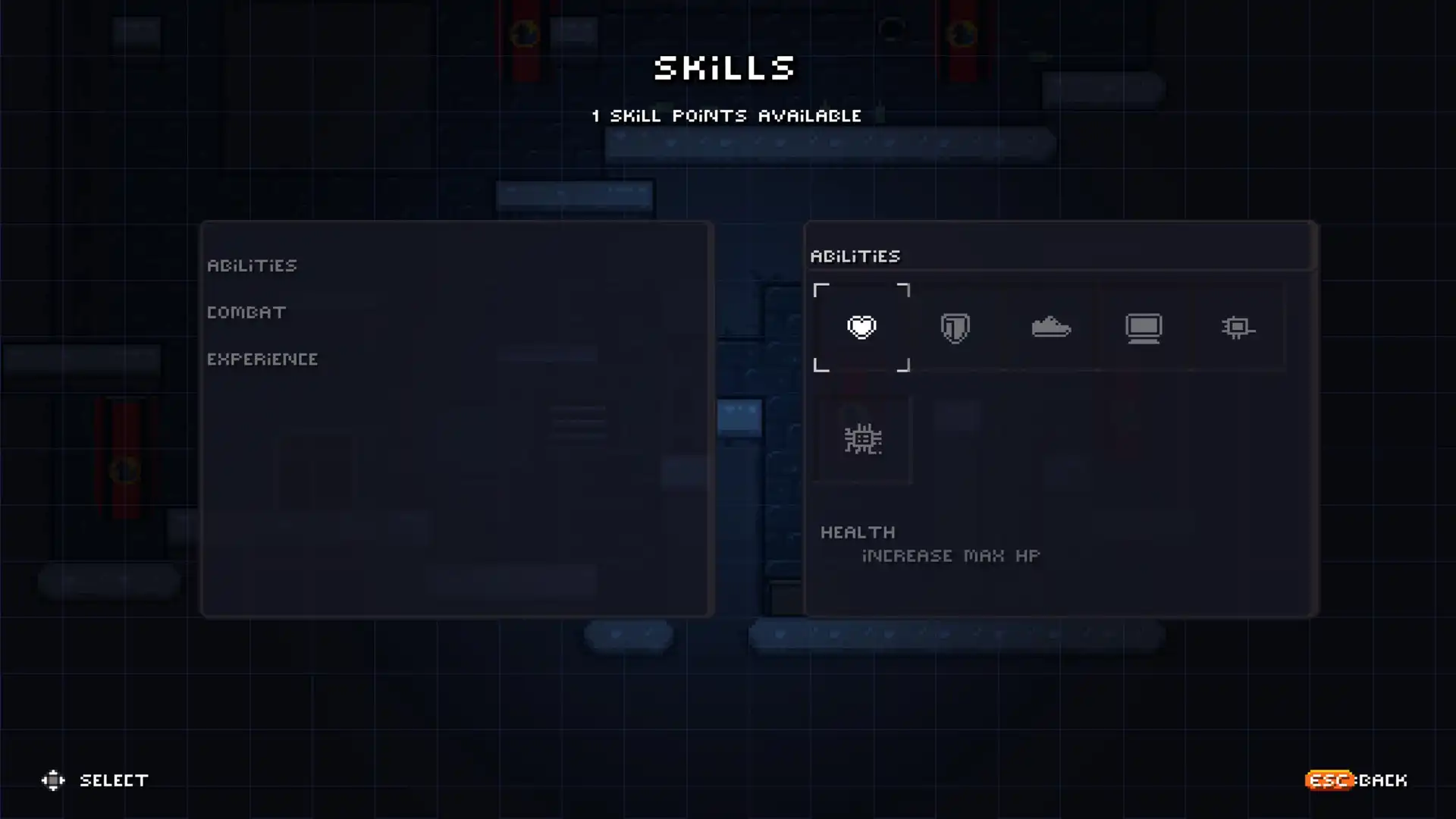
Task: Open the ABILITIES category in the left panel
Action: 253,265
